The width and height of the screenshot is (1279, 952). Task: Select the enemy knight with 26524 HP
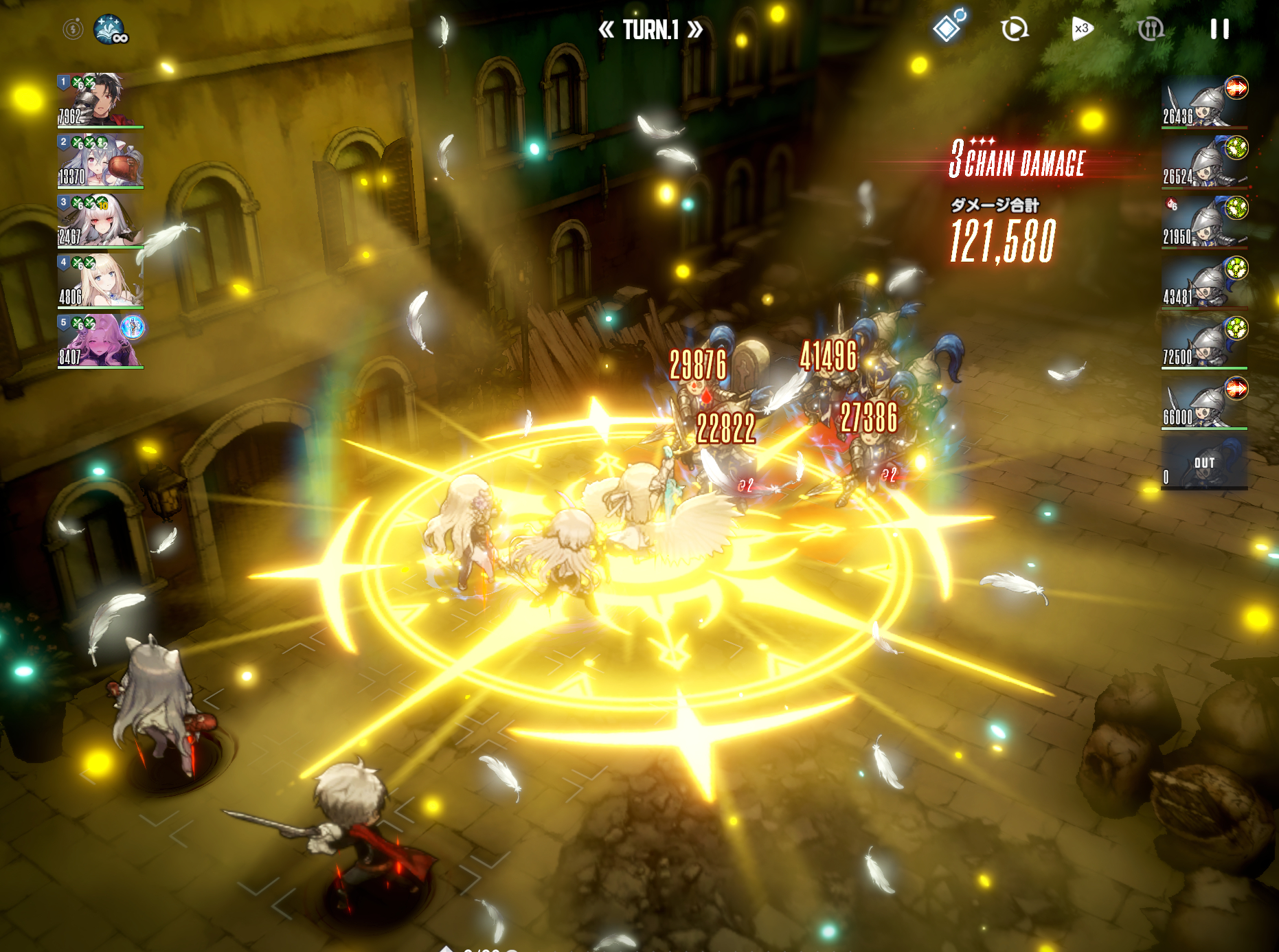pyautogui.click(x=1204, y=162)
